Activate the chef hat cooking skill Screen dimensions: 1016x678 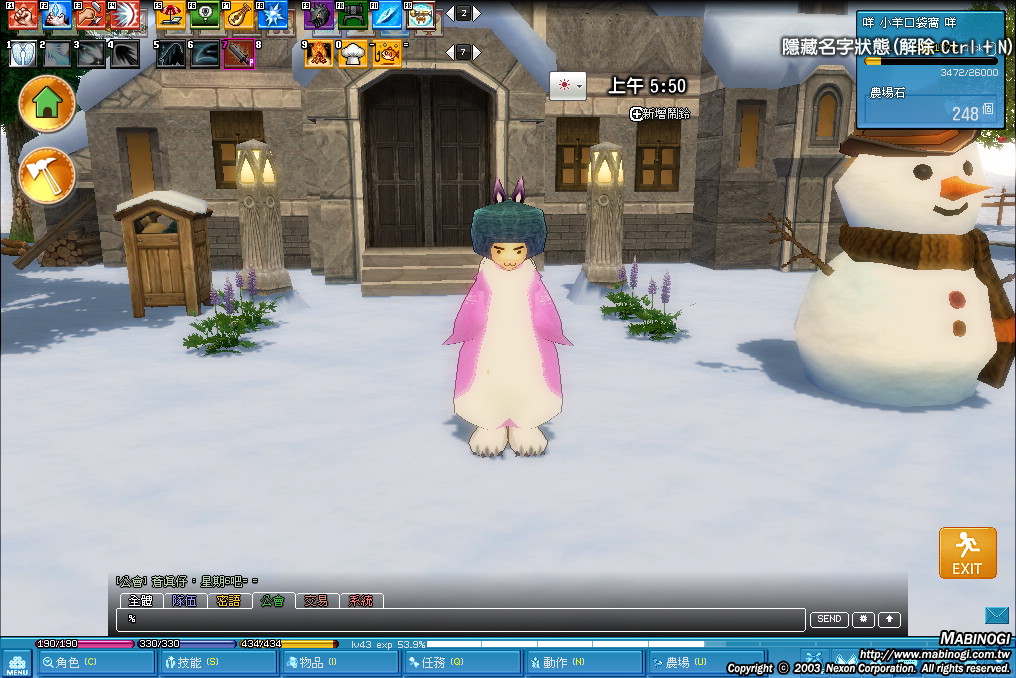click(x=352, y=53)
